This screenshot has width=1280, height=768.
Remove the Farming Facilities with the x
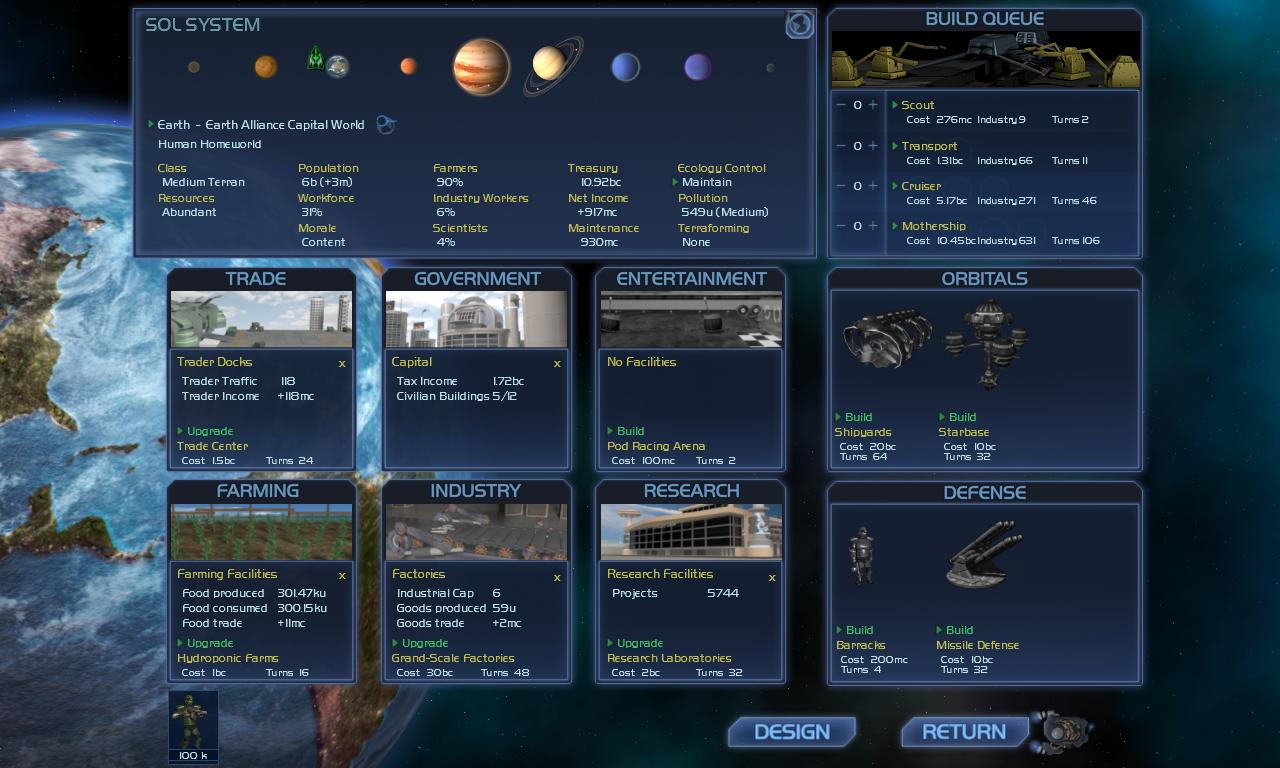(x=342, y=576)
